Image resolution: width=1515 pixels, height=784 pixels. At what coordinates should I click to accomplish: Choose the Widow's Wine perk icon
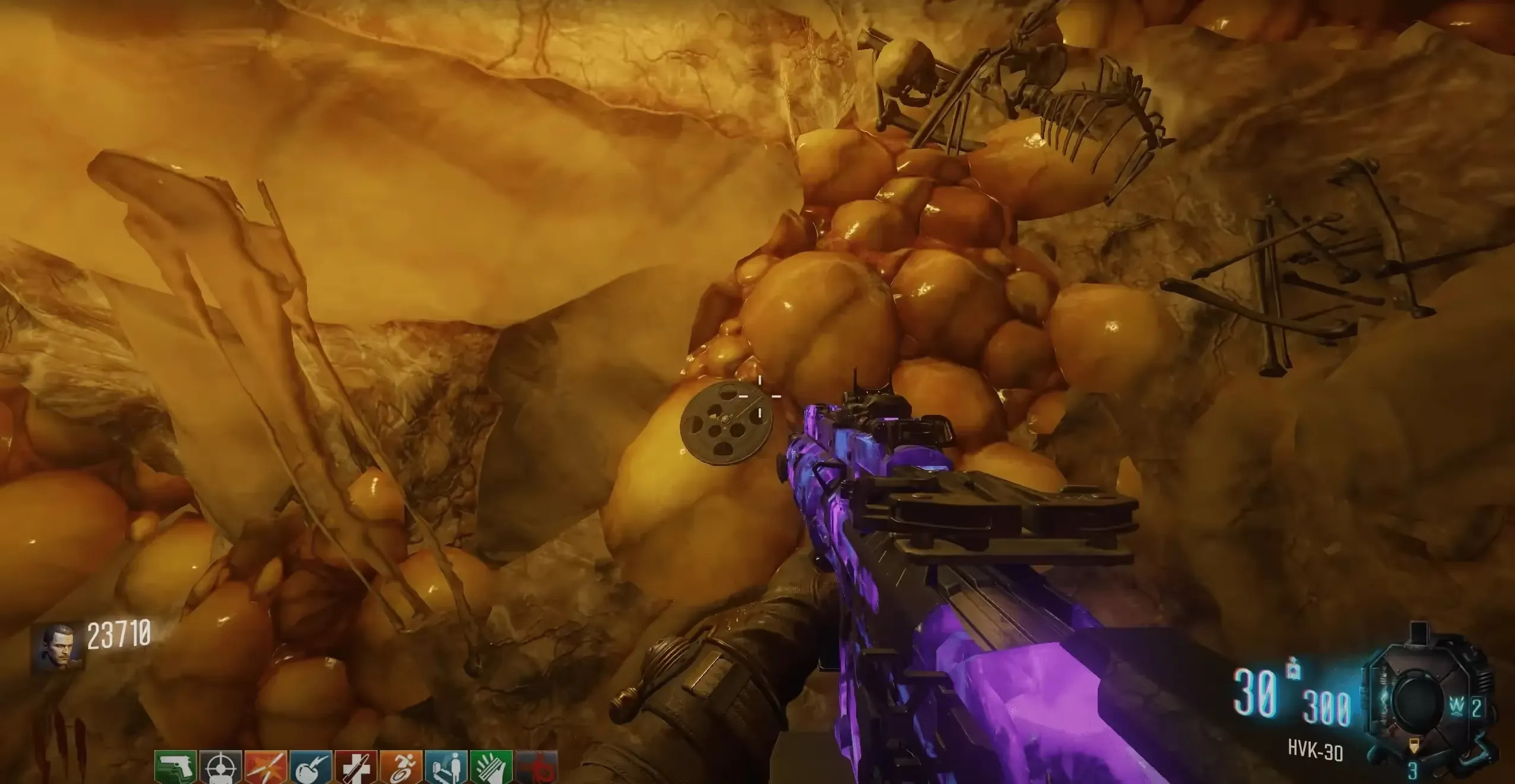pyautogui.click(x=446, y=767)
